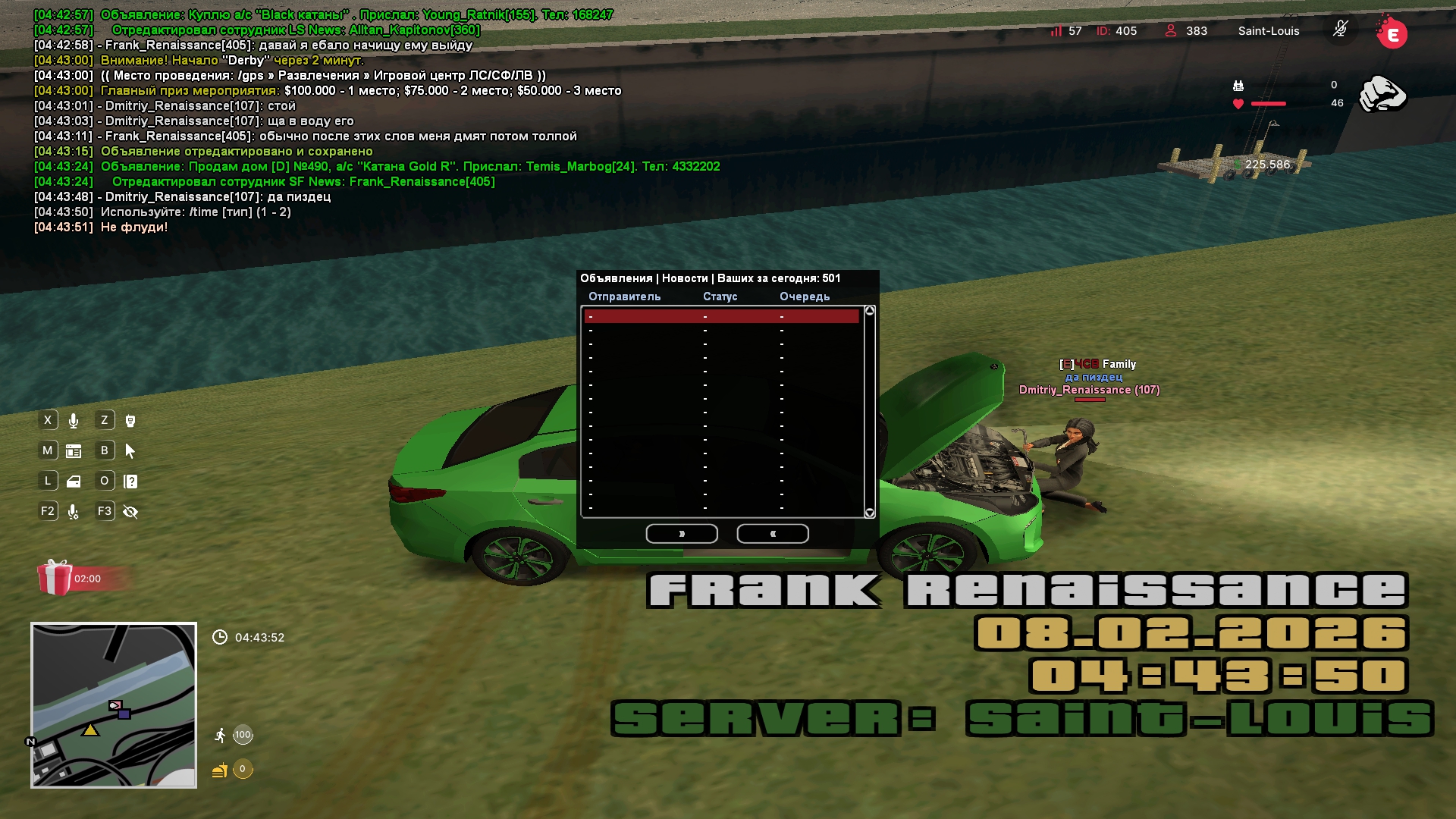Click the » button in the announcements dialog
Screen dimensions: 1456x819
[682, 534]
